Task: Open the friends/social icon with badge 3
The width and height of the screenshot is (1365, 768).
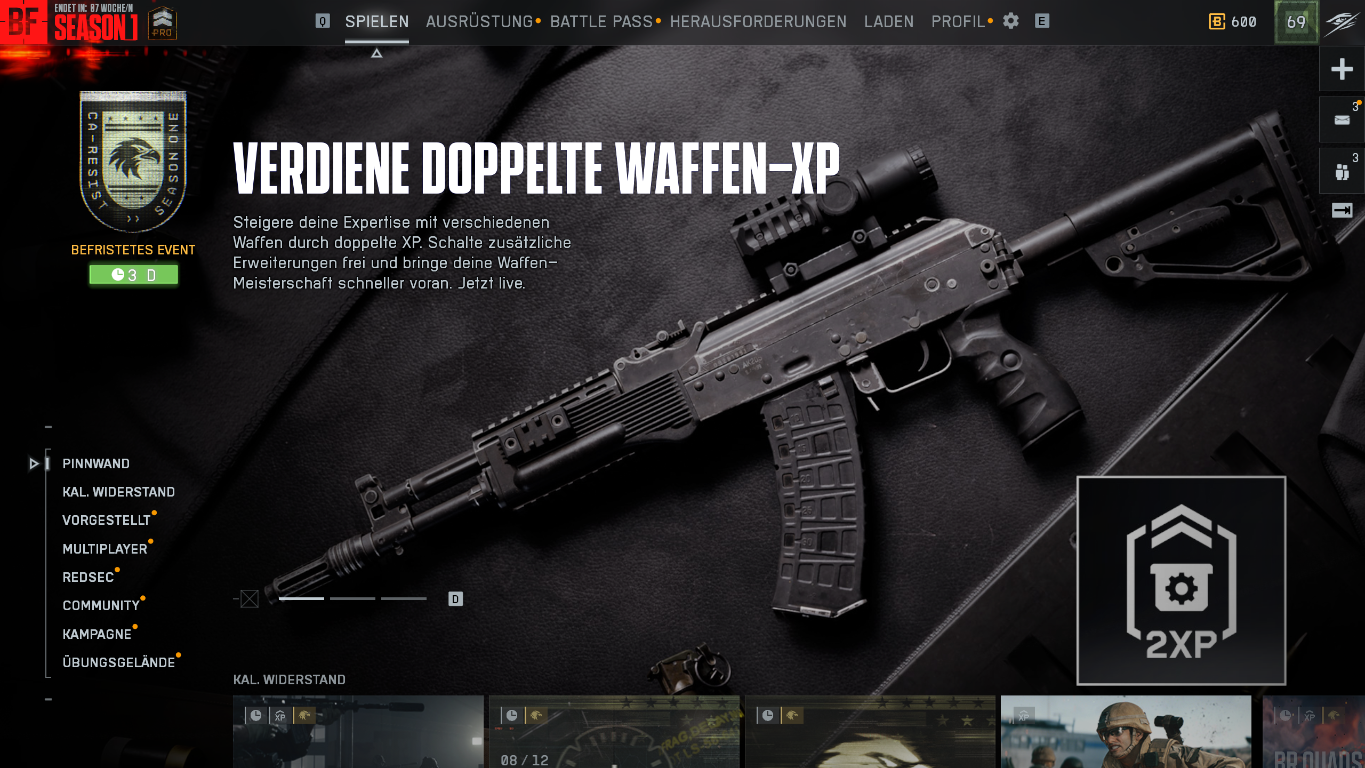Action: click(x=1340, y=168)
